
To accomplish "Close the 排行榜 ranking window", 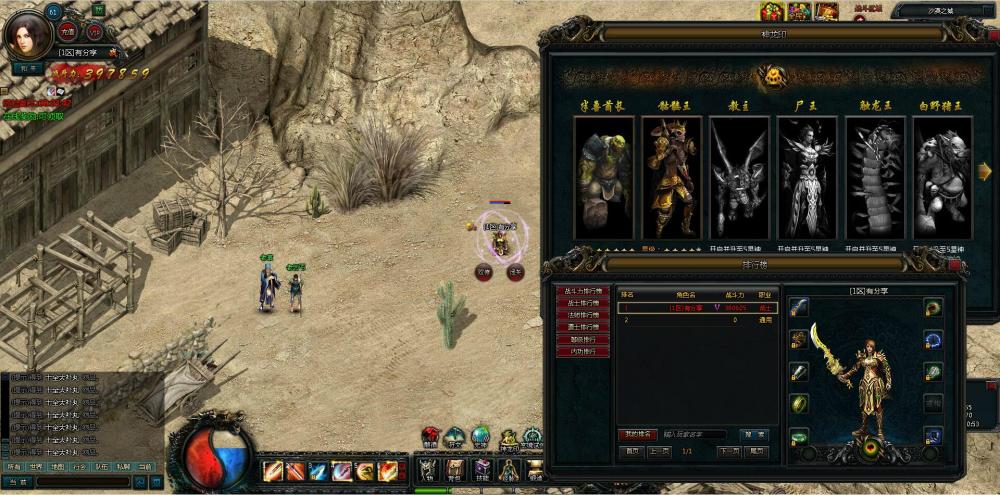I will click(954, 265).
